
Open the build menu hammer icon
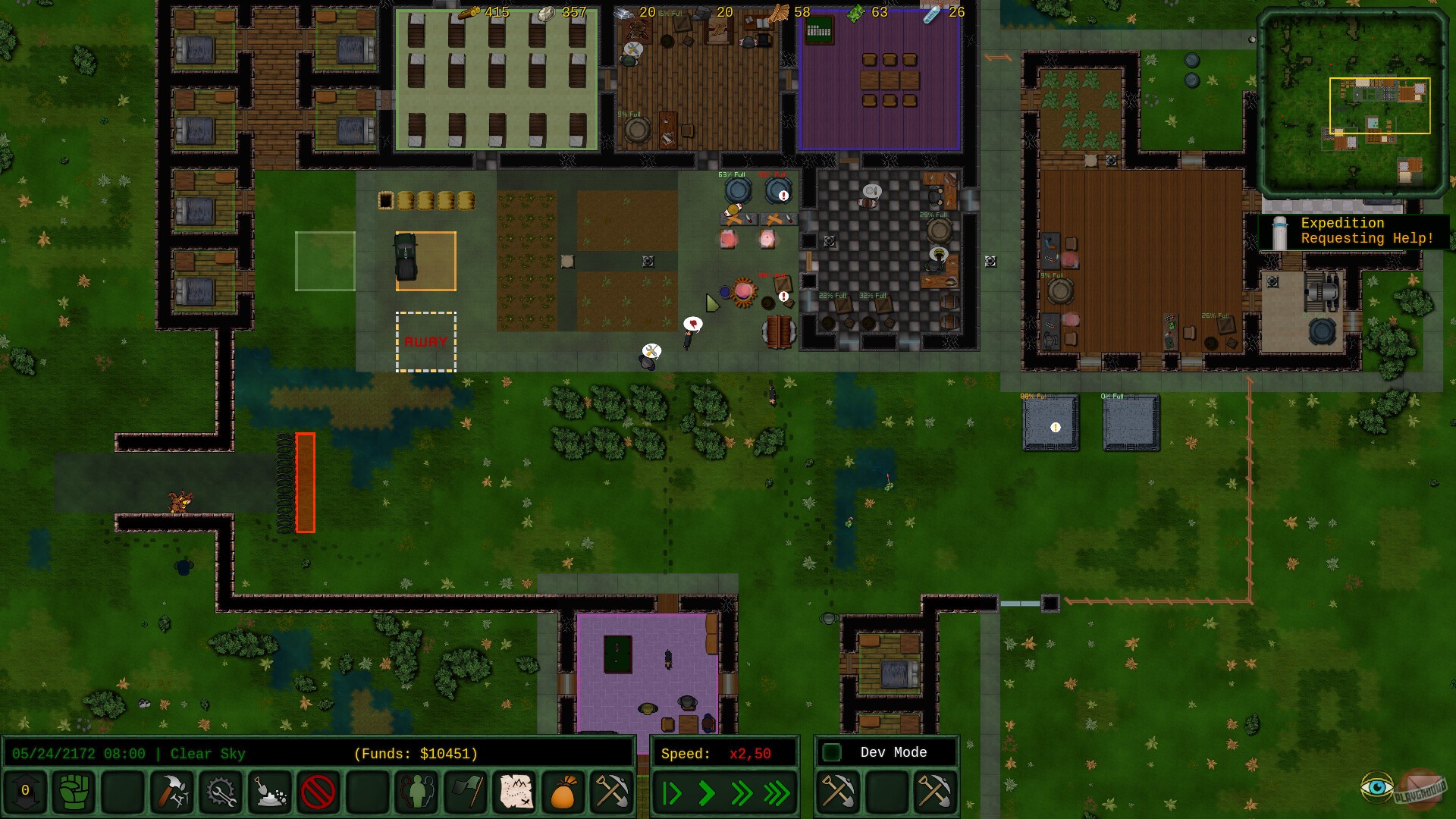coord(171,792)
